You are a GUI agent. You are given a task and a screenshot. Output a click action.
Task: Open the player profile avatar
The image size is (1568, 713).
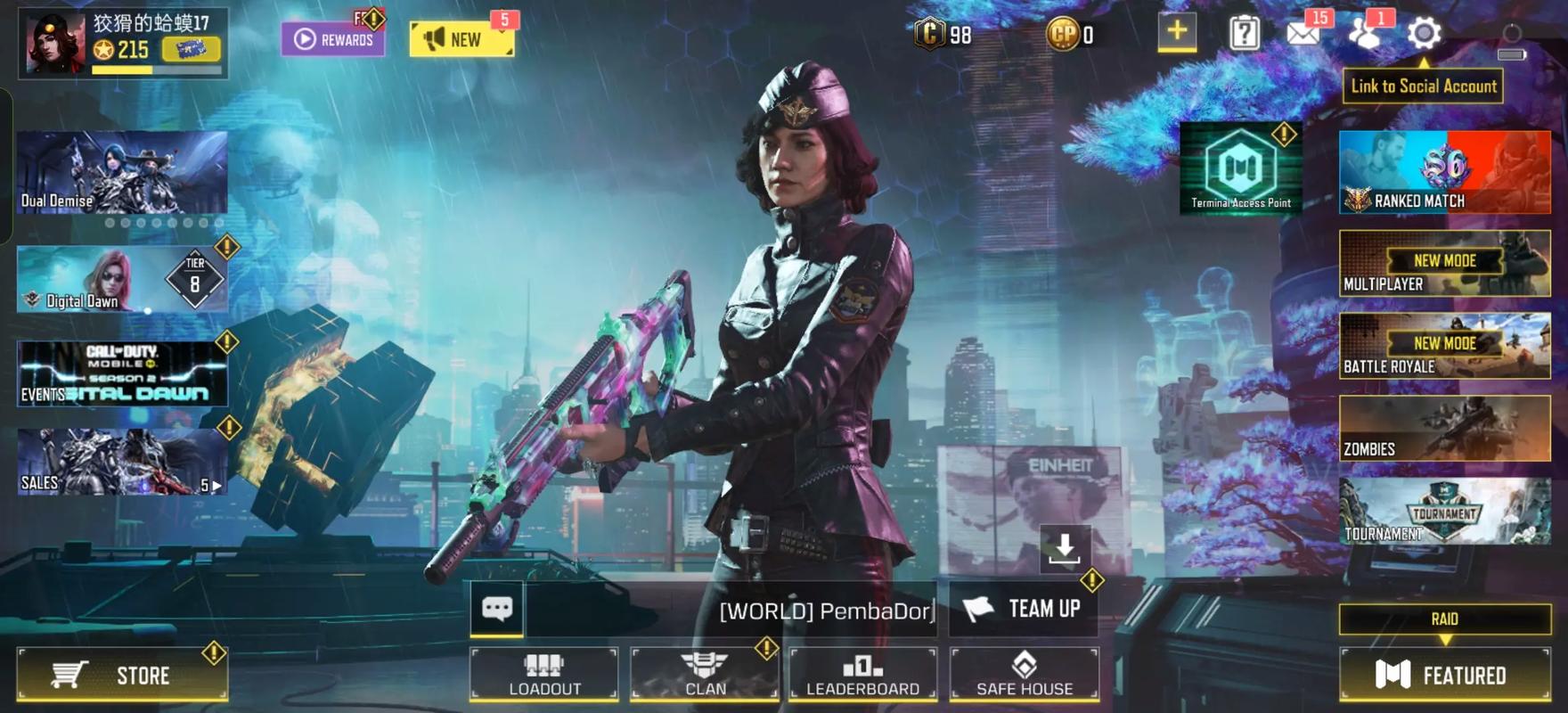coord(55,42)
